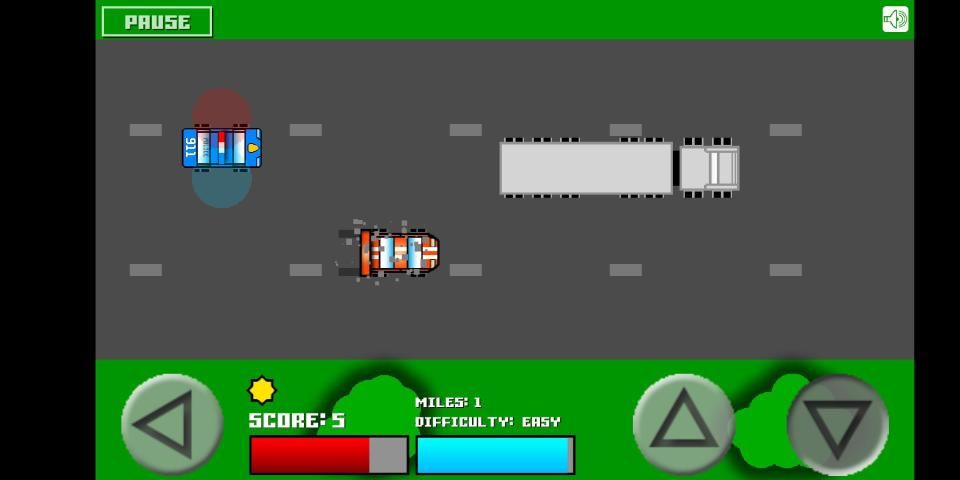Pause the game with the PAUSE button
The image size is (960, 480).
[x=157, y=21]
